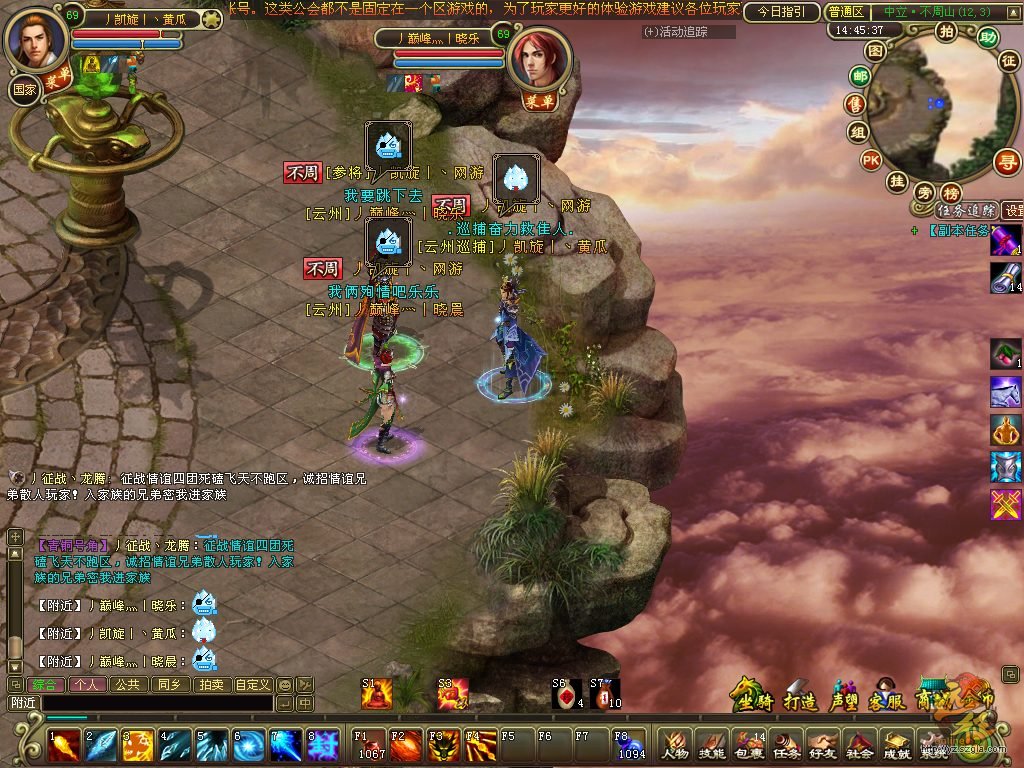Open the 任务 quest log
The height and width of the screenshot is (768, 1024).
pos(785,744)
